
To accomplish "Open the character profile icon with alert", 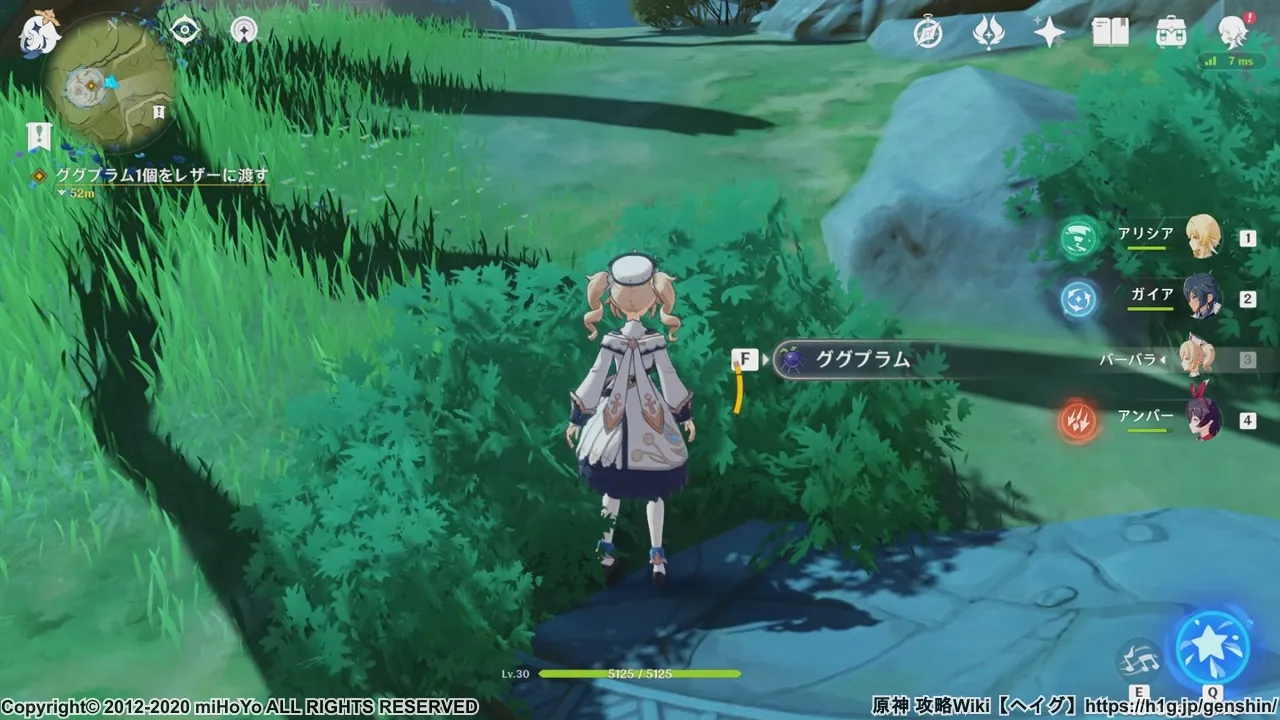I will pyautogui.click(x=1234, y=33).
